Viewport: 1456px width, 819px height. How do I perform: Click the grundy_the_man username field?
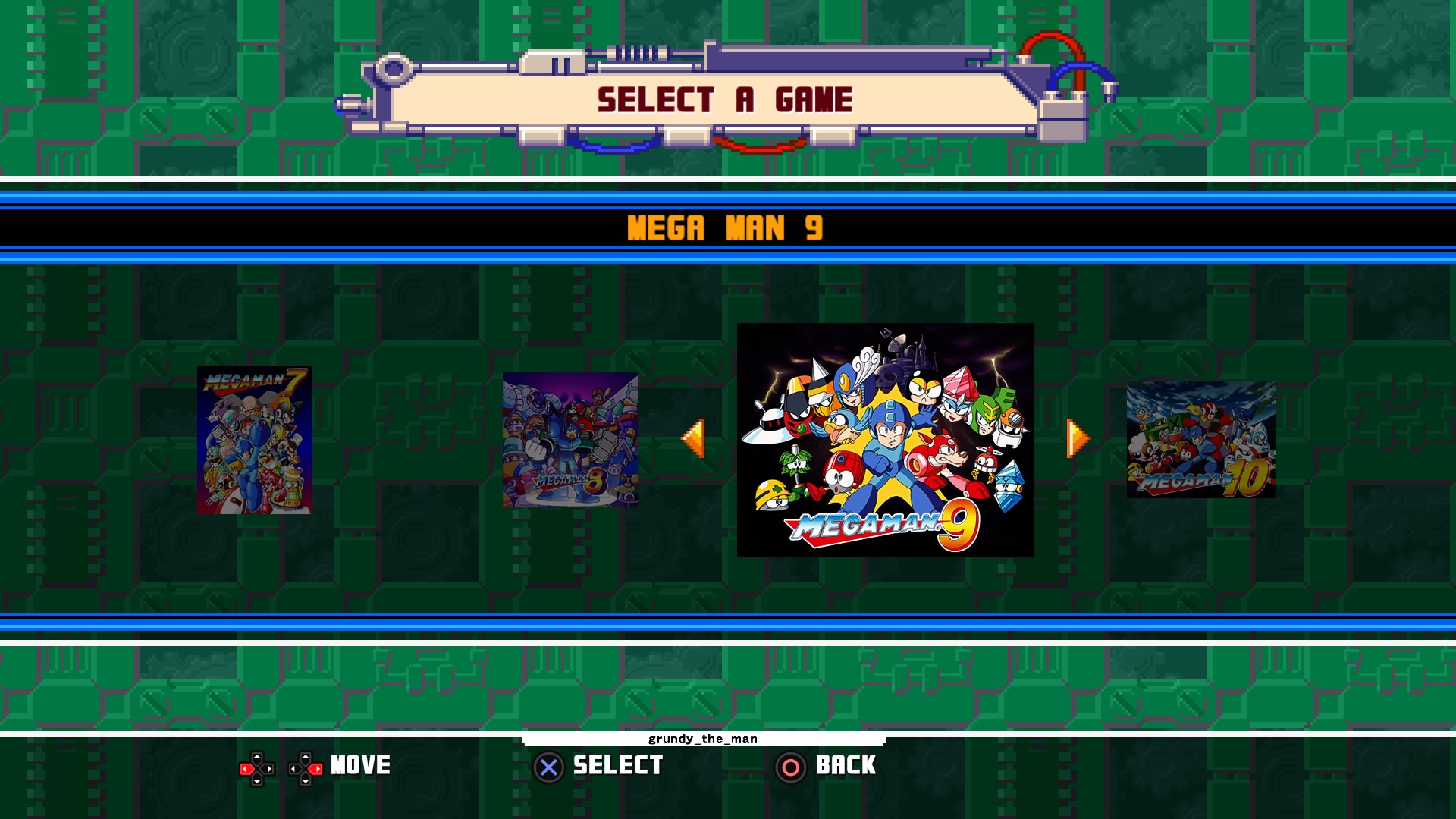tap(701, 739)
